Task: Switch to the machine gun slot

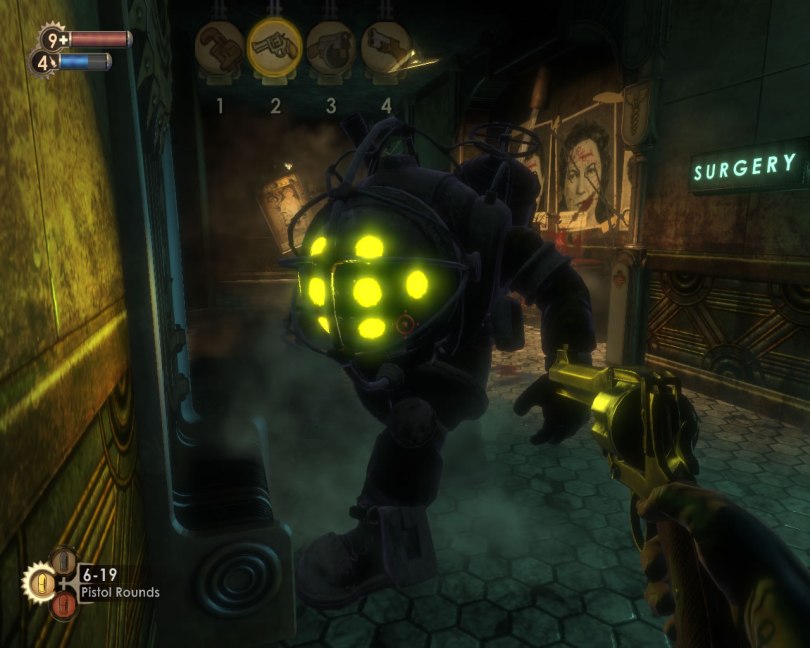Action: point(331,46)
